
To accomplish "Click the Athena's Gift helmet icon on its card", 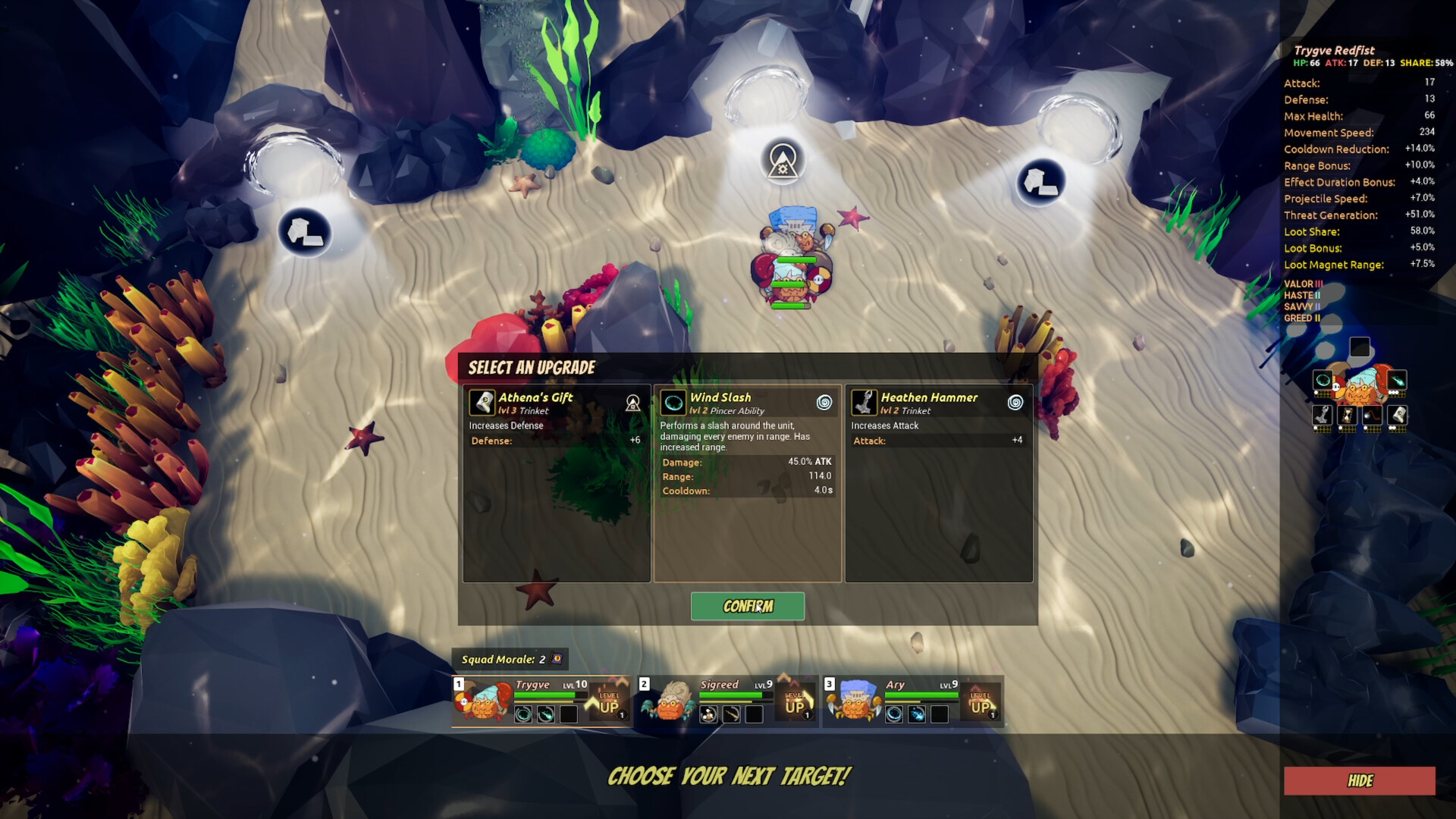I will pyautogui.click(x=481, y=403).
